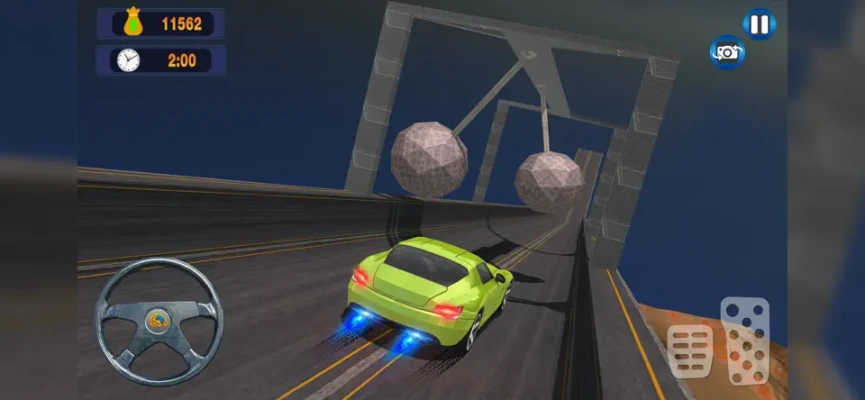Tap the steering wheel control
Viewport: 865px width, 400px height.
159,321
